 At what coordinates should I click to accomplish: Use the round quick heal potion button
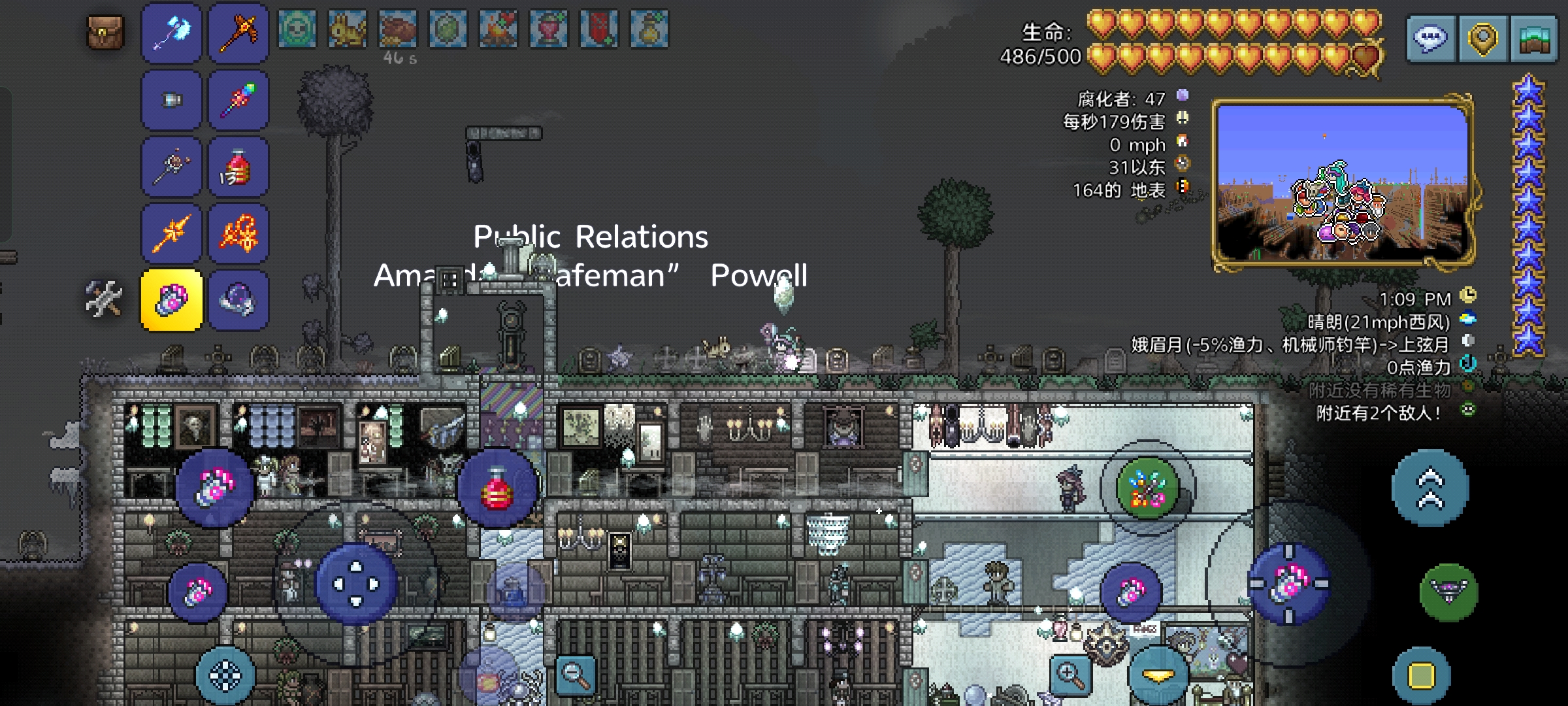tap(498, 489)
